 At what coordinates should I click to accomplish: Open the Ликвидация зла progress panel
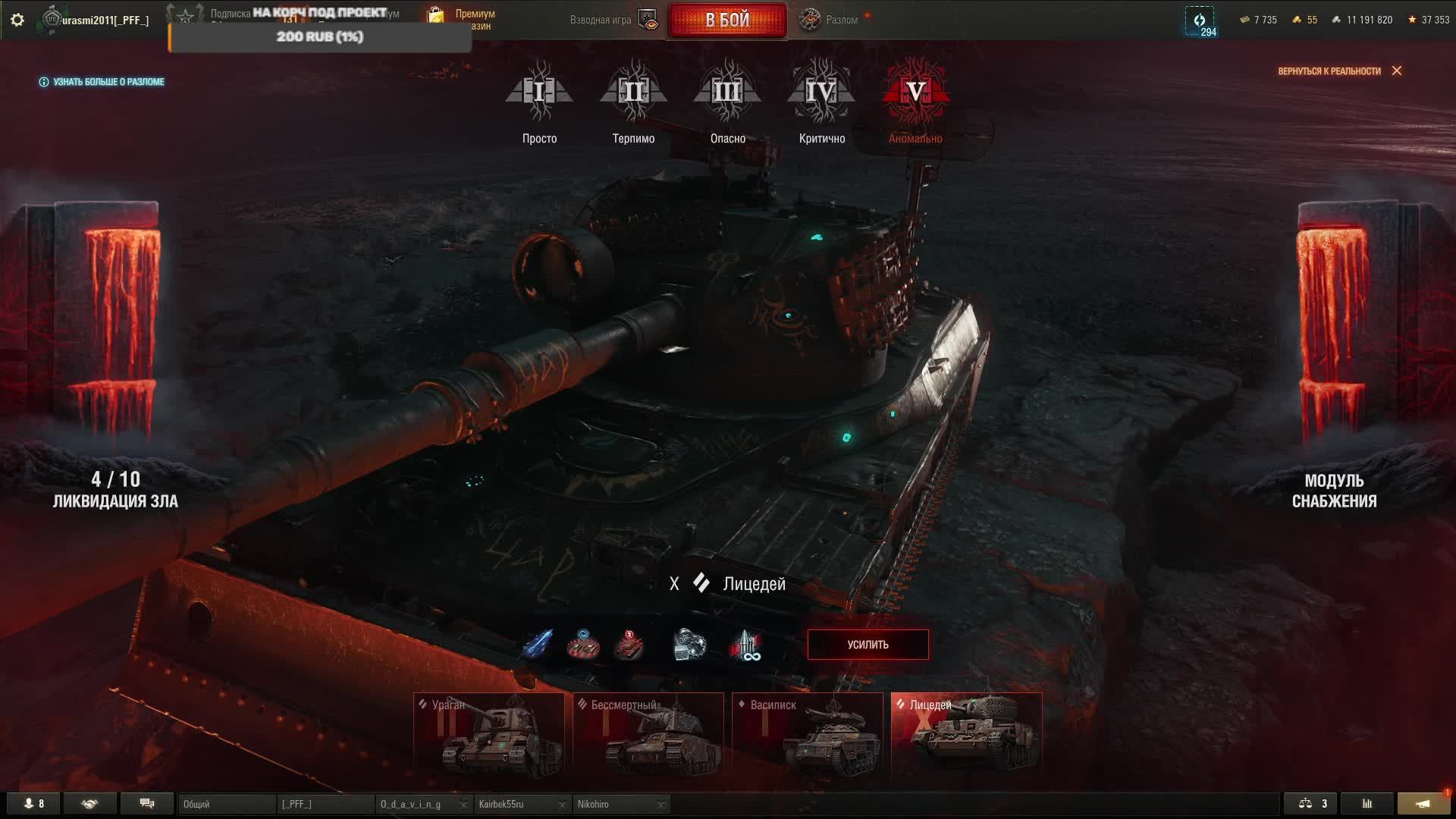(x=115, y=489)
